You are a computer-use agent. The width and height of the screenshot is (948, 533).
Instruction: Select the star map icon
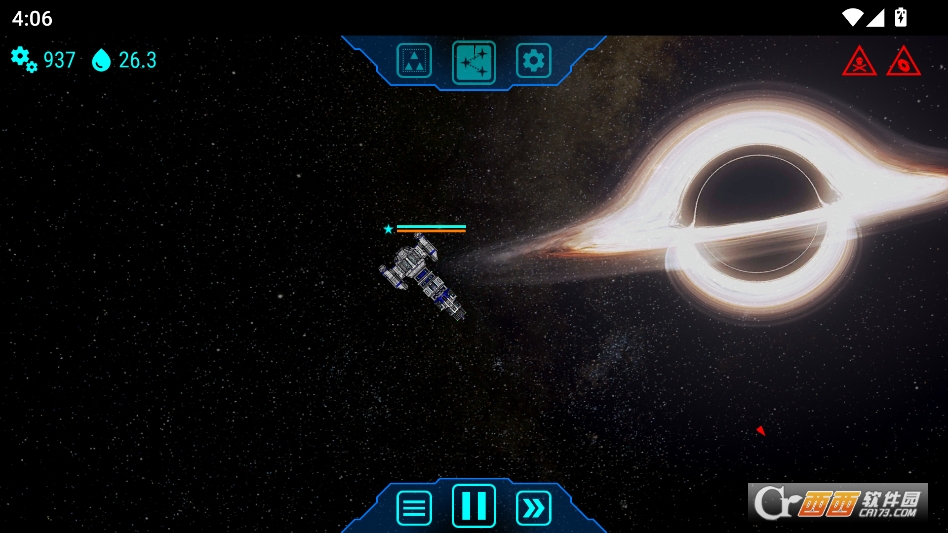coord(474,61)
